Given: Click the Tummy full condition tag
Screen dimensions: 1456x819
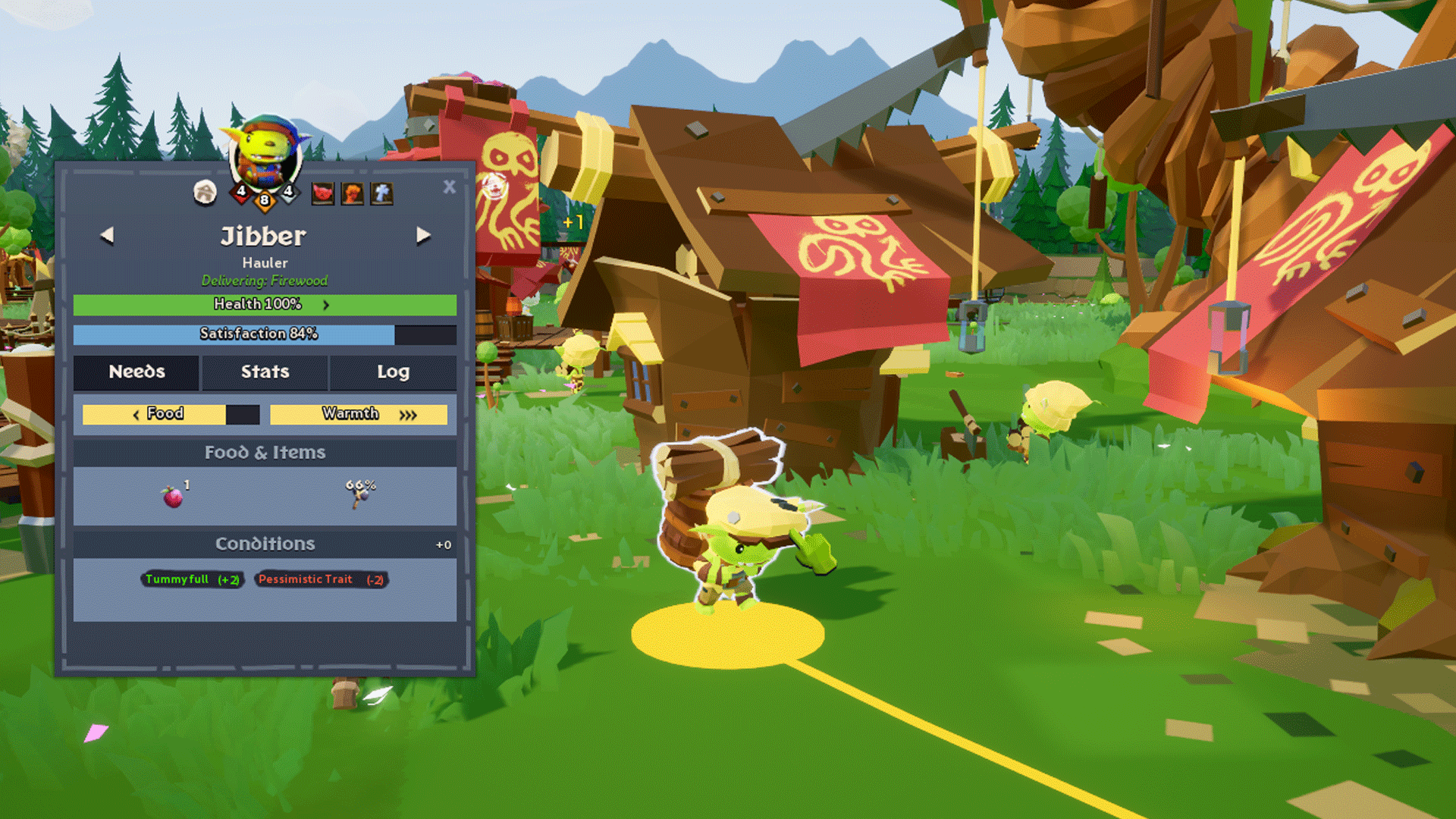Looking at the screenshot, I should pos(192,579).
